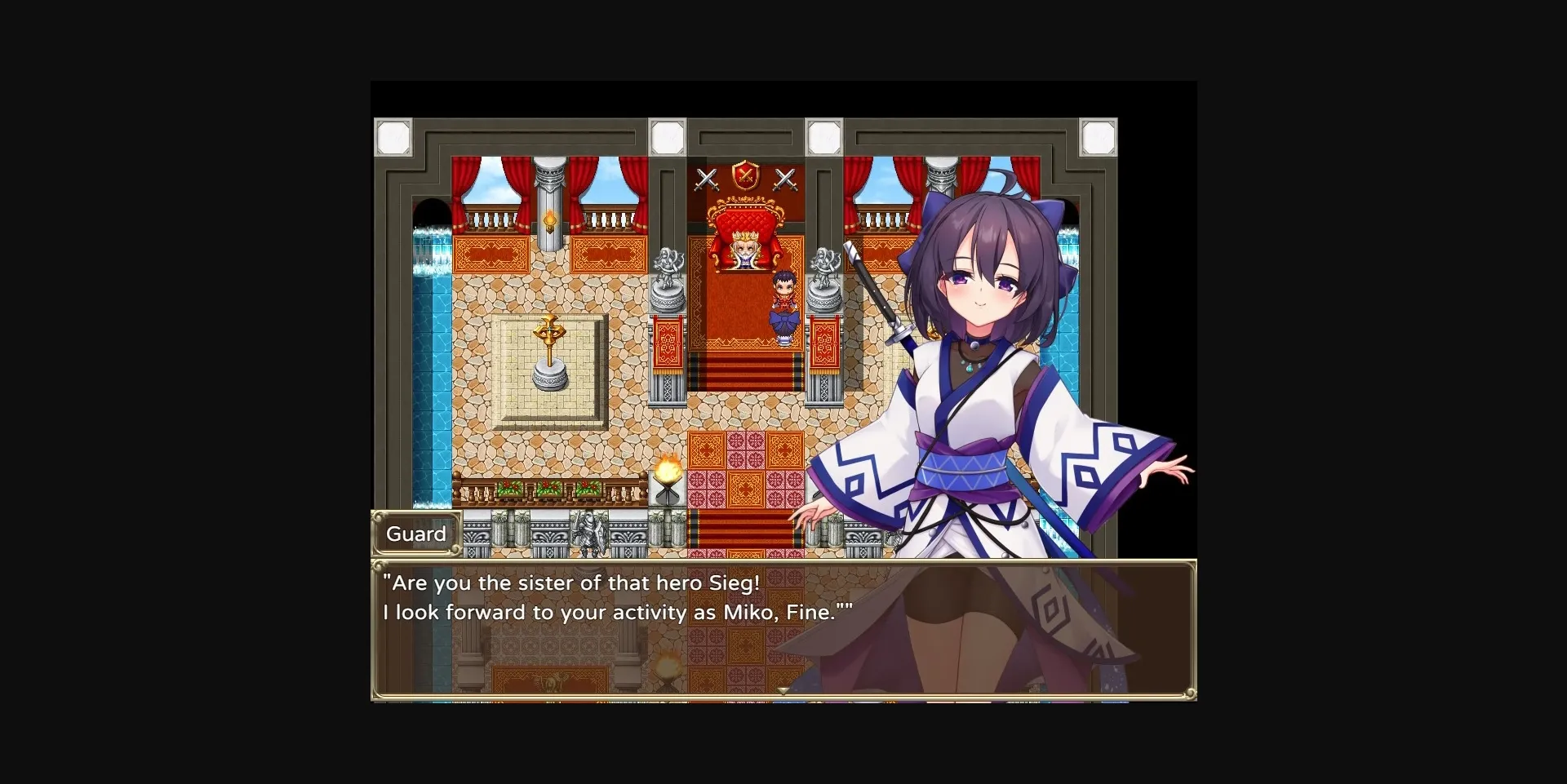Click the crossed swords right of the emblem

[786, 178]
